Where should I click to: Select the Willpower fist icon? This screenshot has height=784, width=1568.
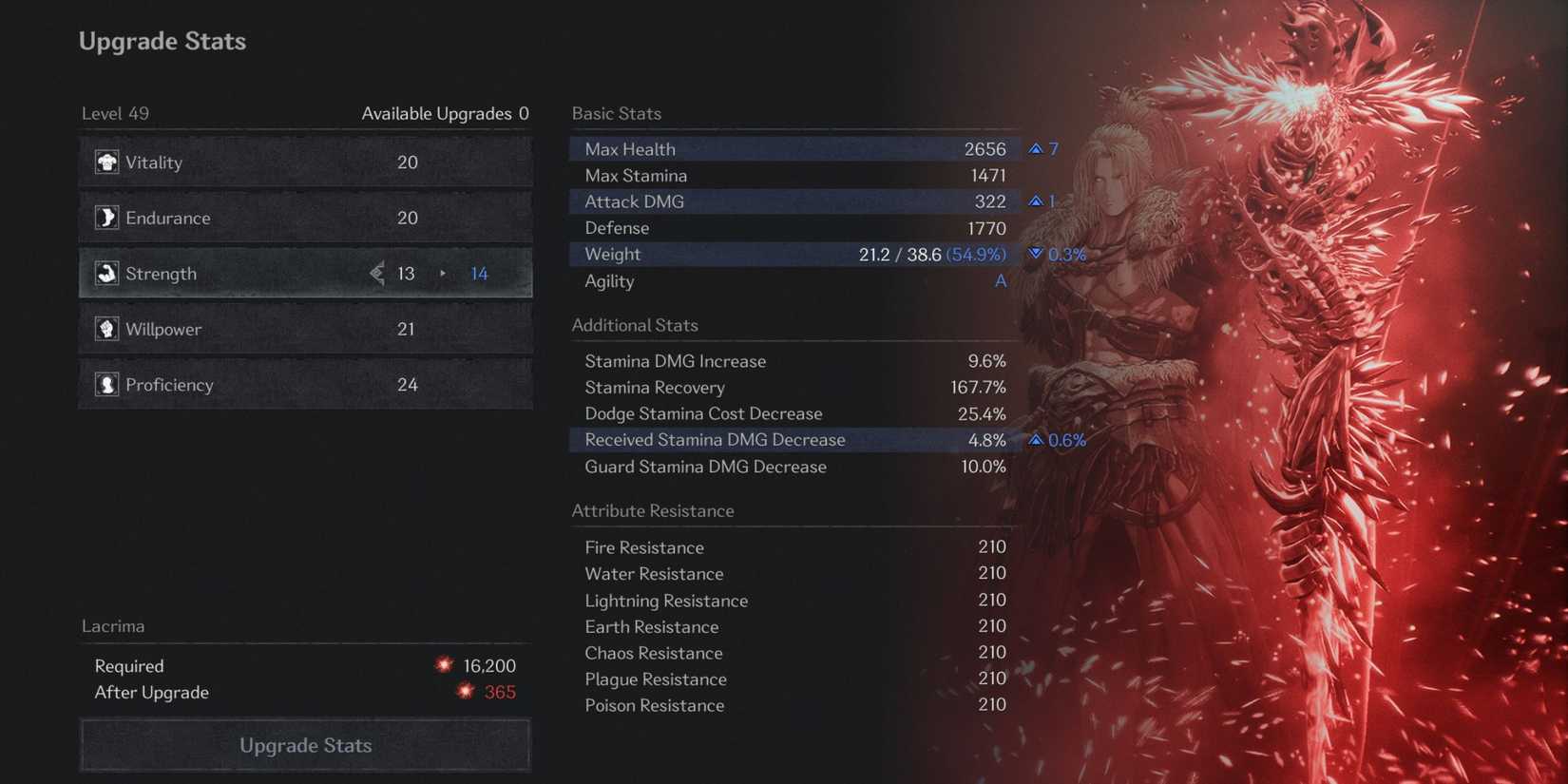point(105,329)
